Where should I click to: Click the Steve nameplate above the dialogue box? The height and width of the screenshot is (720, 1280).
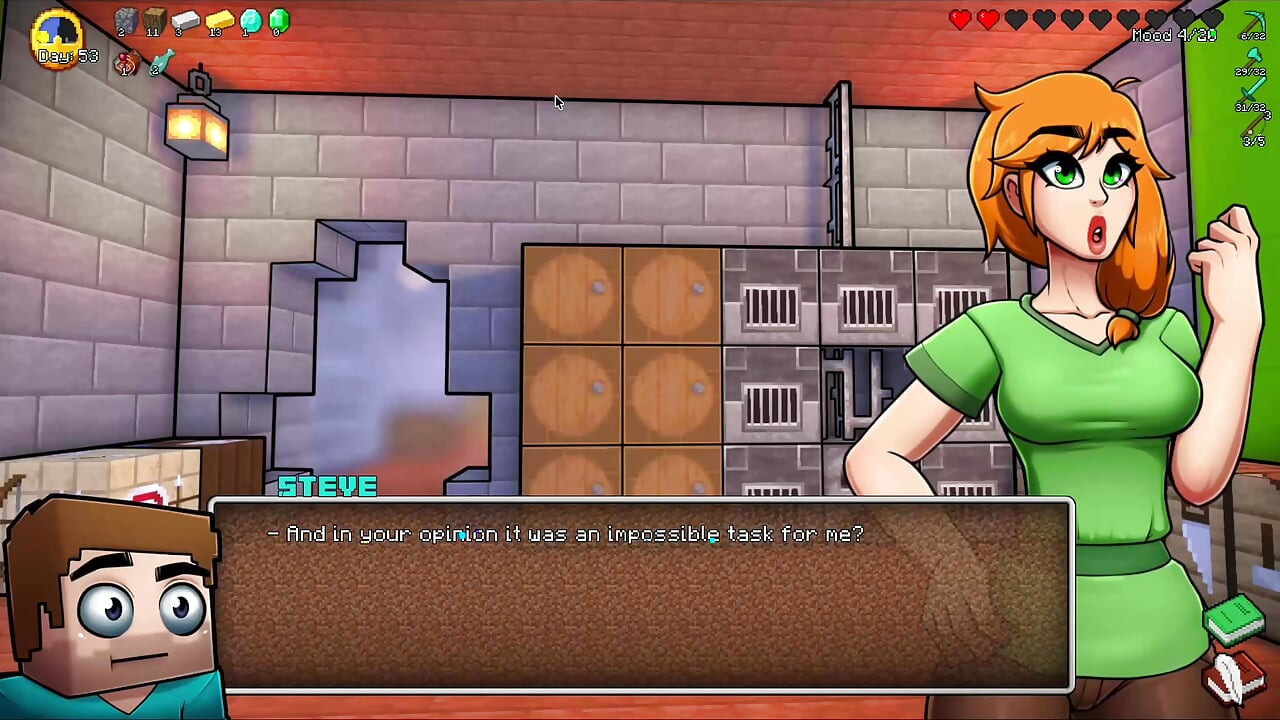coord(327,487)
